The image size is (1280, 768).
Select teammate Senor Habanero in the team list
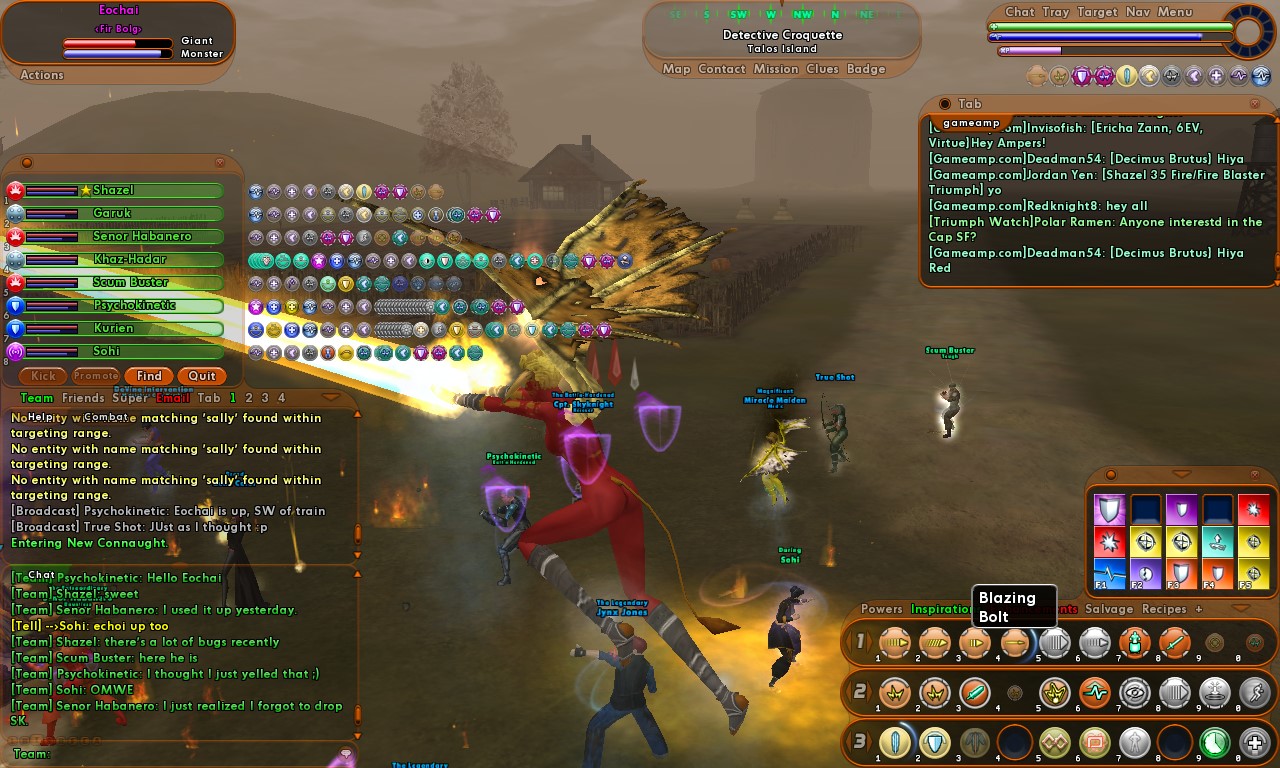pyautogui.click(x=142, y=236)
